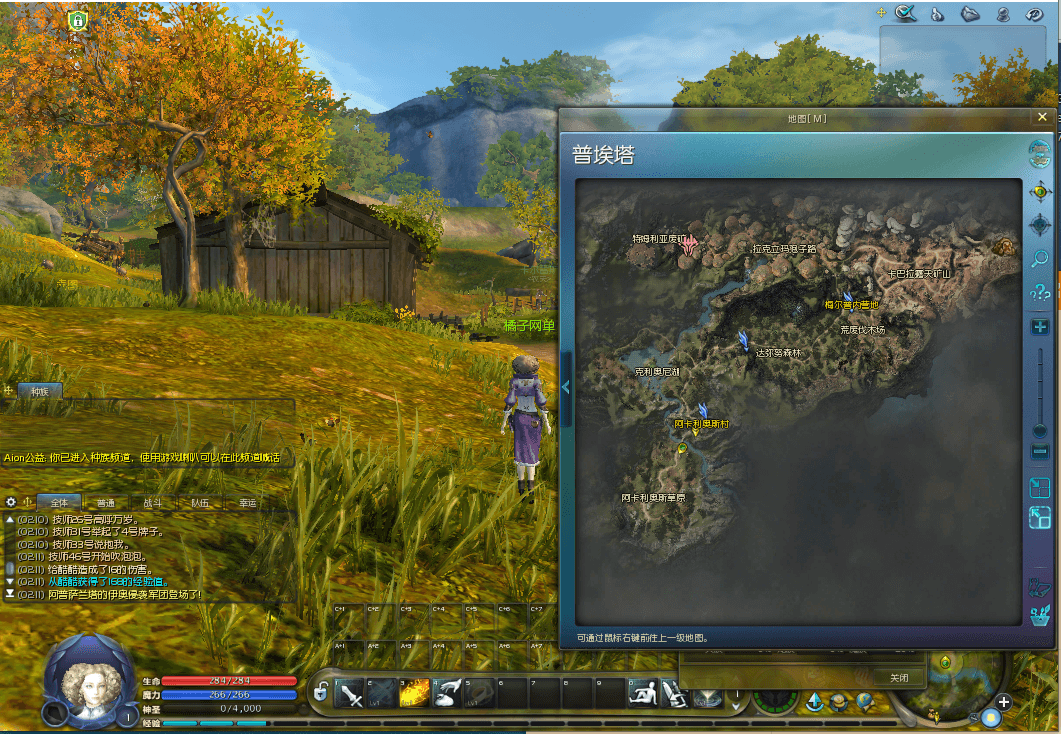Use the sitting rest skill icon
1061x734 pixels.
coord(644,692)
